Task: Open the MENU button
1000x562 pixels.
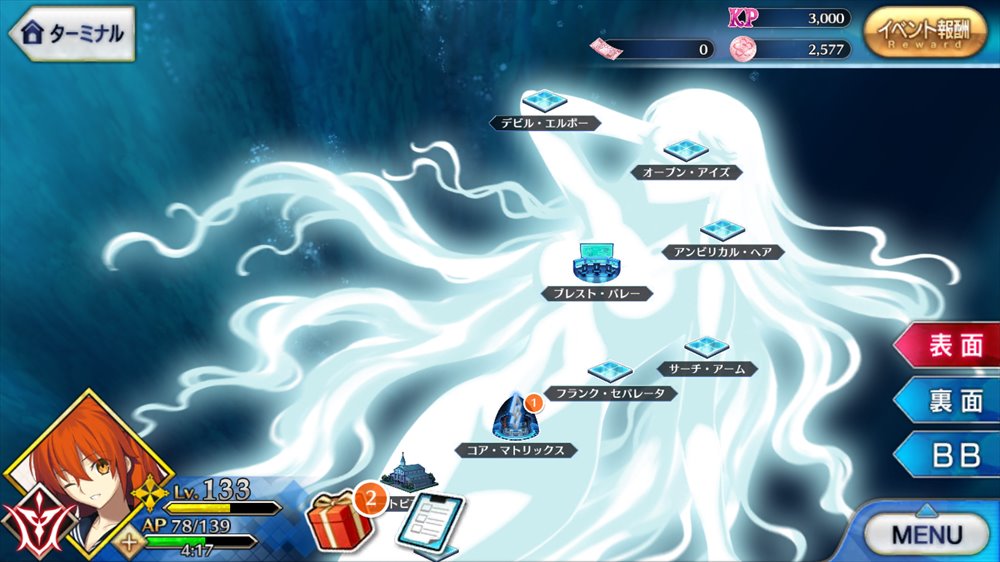Action: coord(924,532)
